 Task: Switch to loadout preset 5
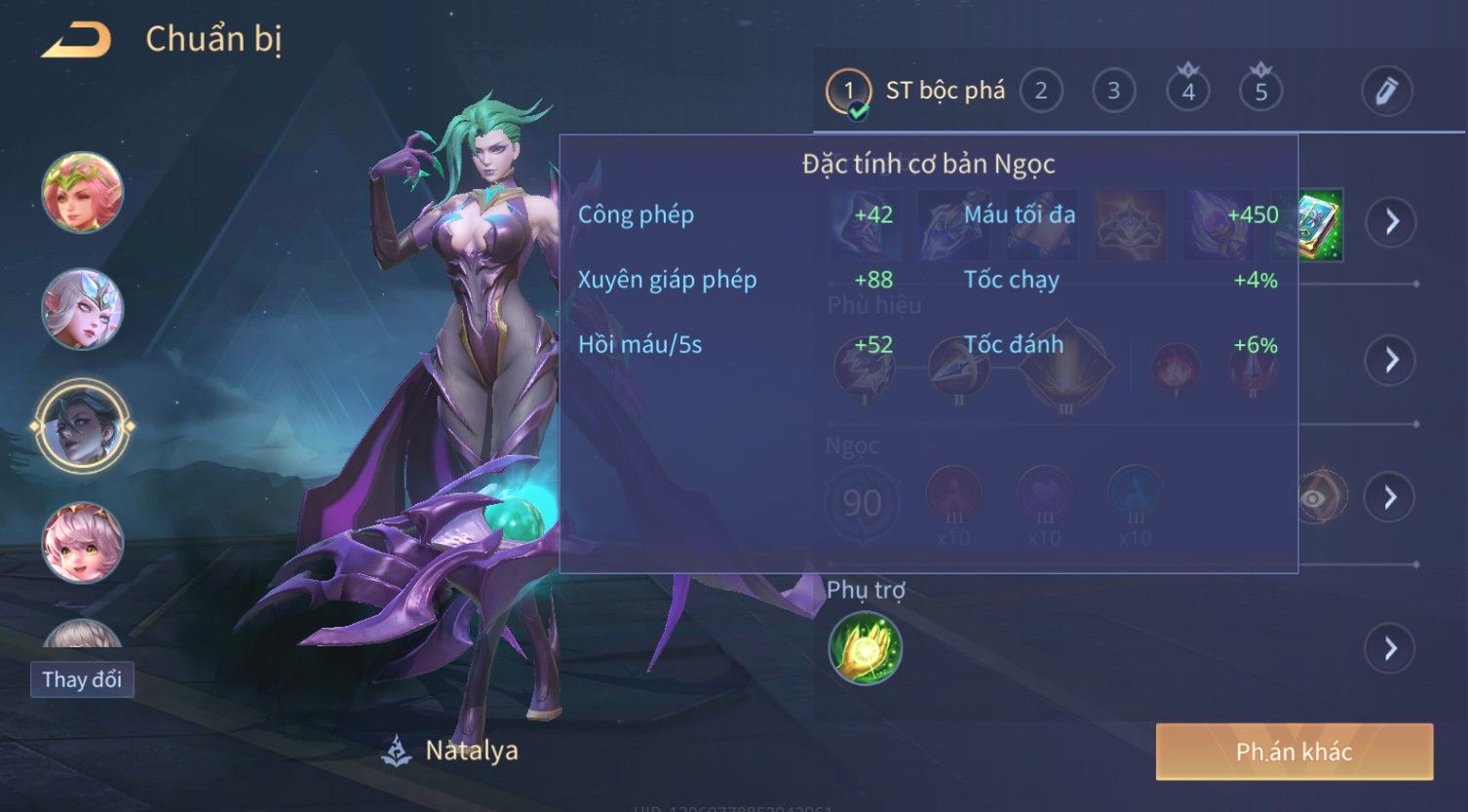[1260, 92]
